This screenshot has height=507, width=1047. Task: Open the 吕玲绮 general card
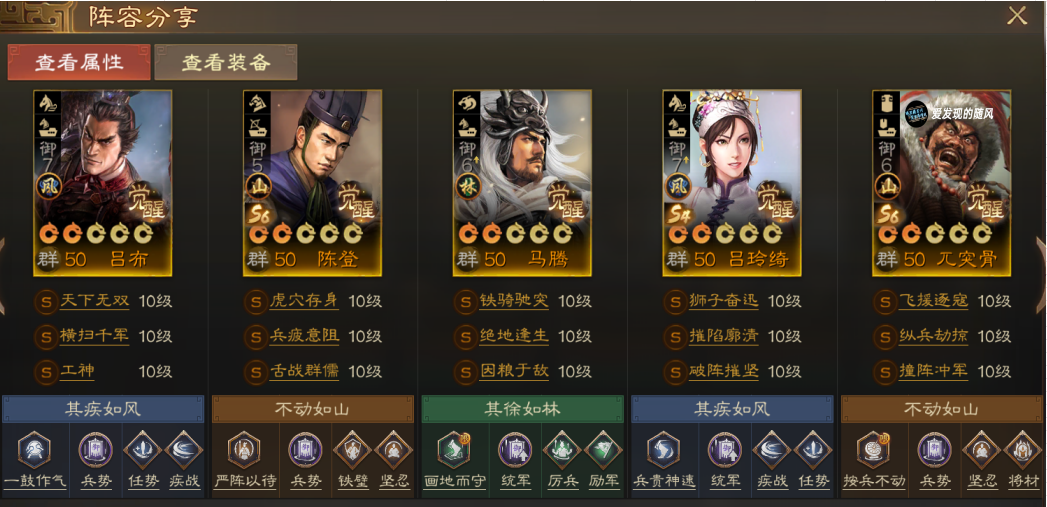732,182
